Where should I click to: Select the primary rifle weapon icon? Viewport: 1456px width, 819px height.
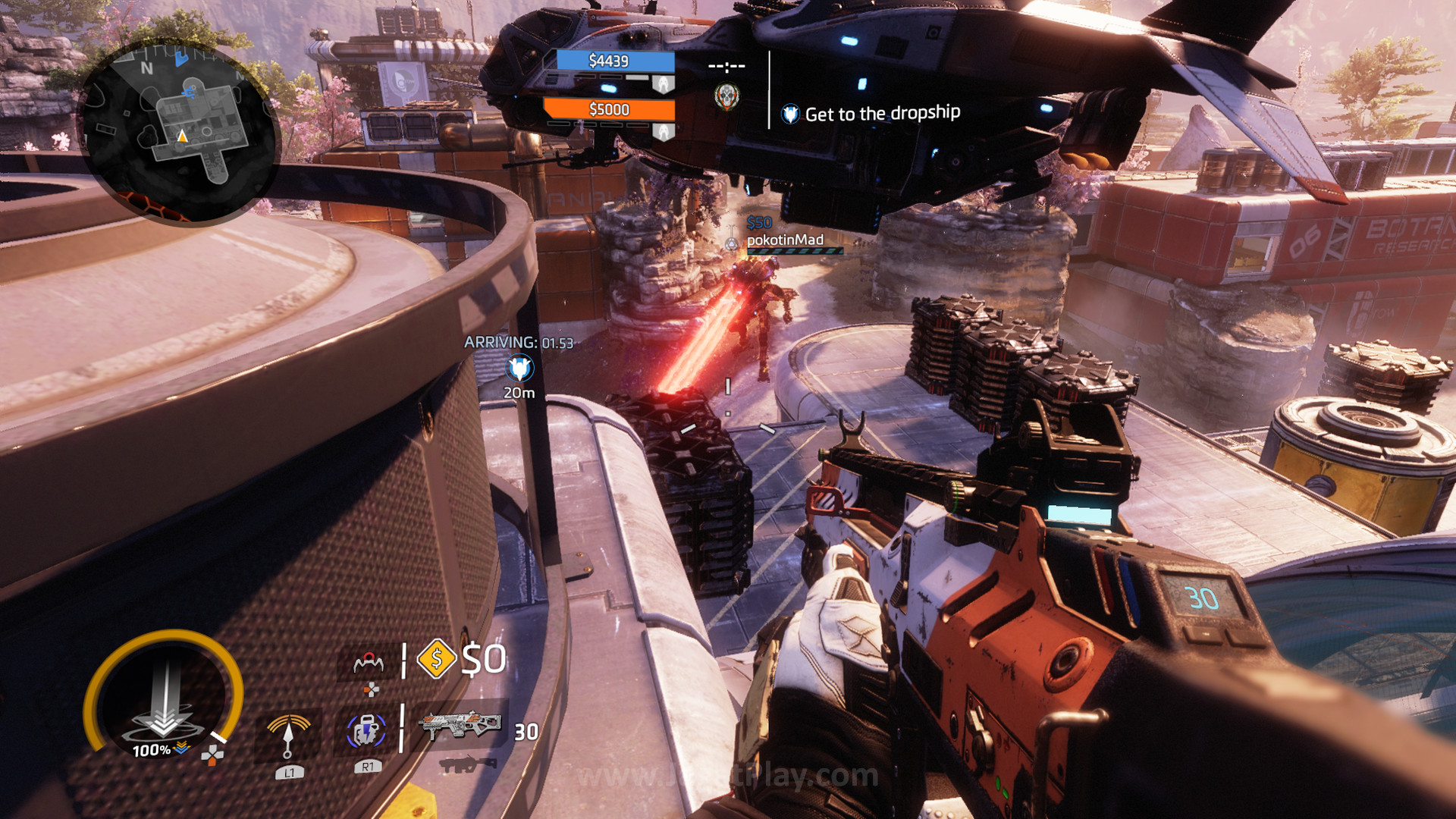tap(460, 726)
